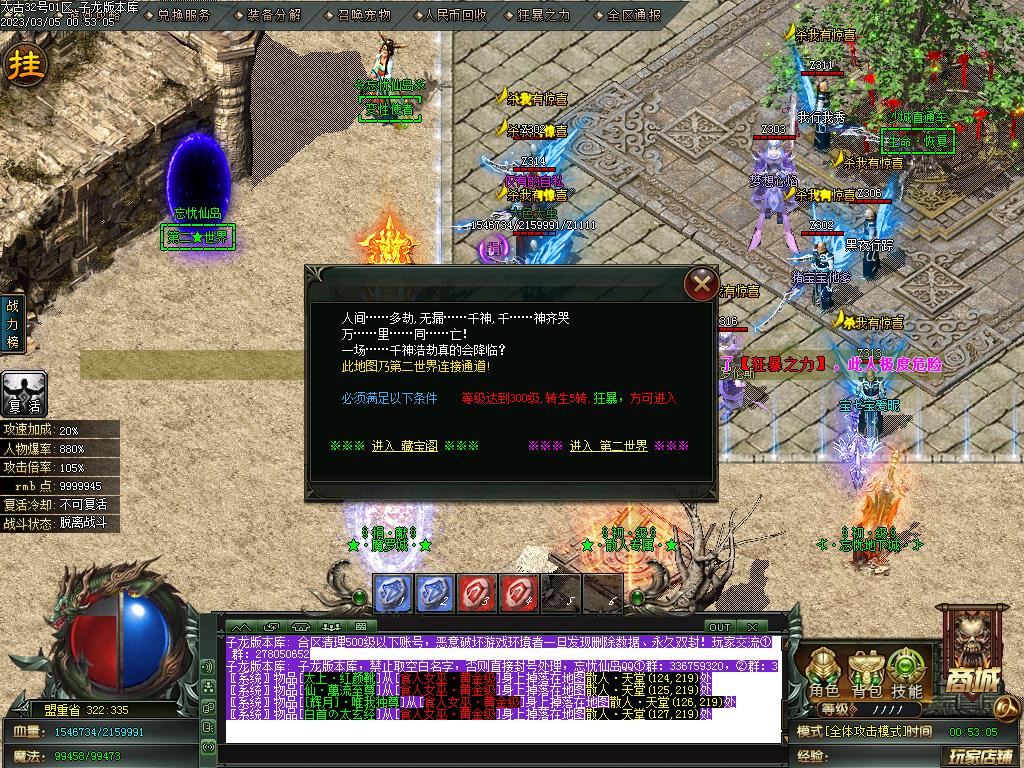Click the OUT button on chat bar
The width and height of the screenshot is (1024, 768).
point(720,627)
